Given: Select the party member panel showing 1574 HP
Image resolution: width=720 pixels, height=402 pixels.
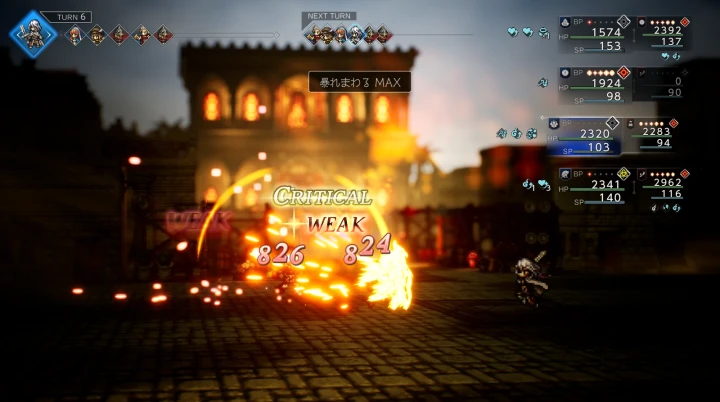Looking at the screenshot, I should point(594,32).
